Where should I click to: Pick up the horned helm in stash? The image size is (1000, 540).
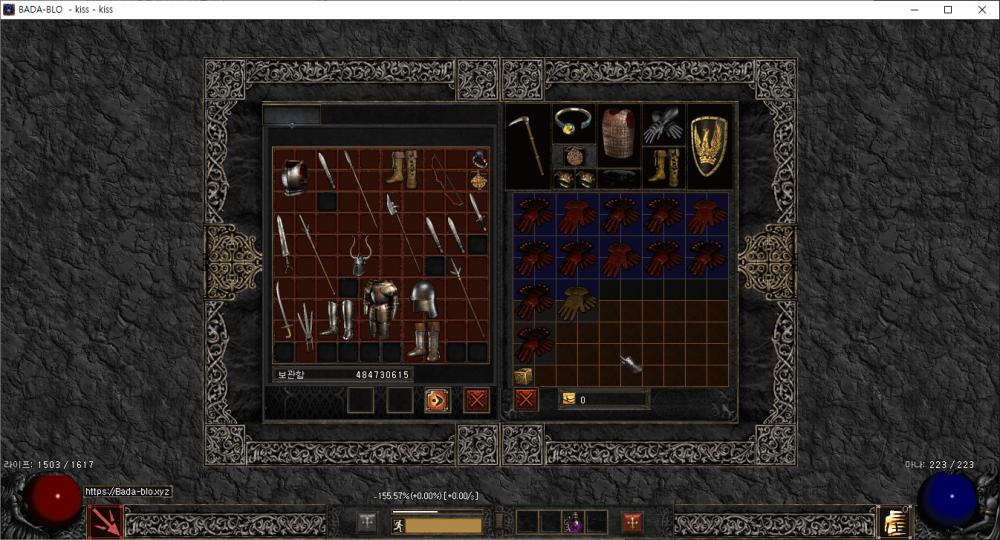pyautogui.click(x=359, y=256)
